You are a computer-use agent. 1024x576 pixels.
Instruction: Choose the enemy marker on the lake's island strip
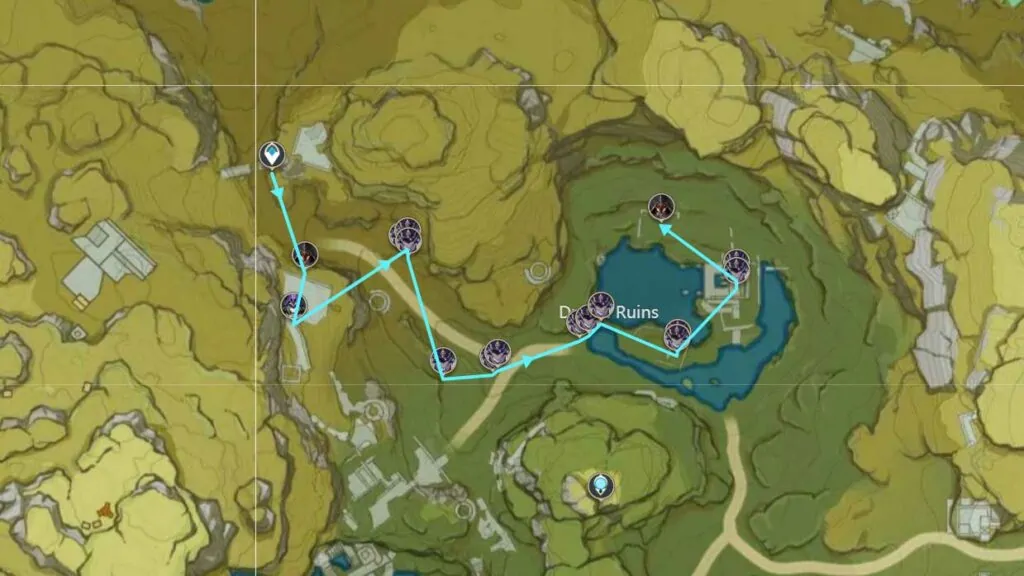[x=677, y=331]
